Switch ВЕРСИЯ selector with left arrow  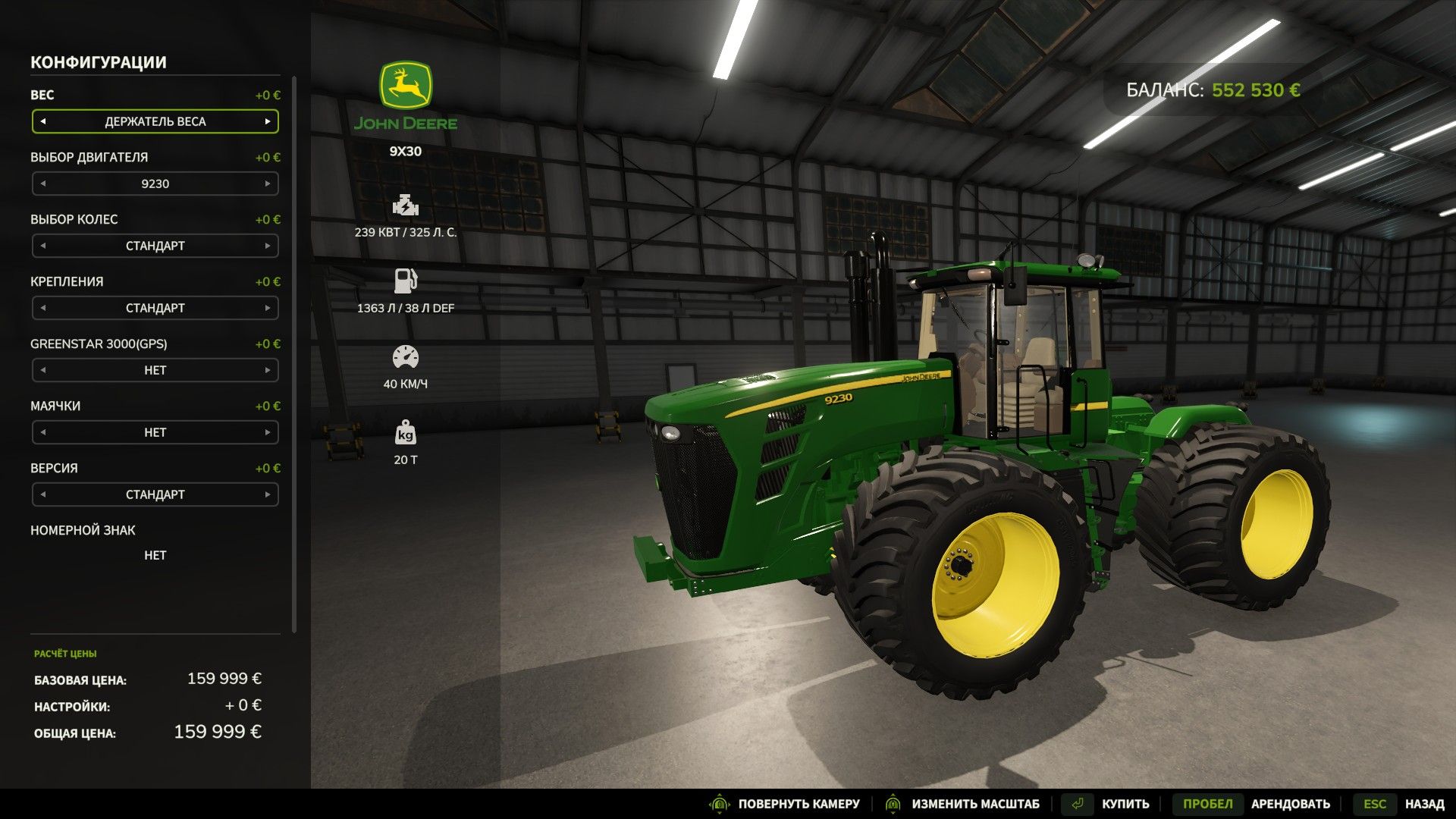pos(44,494)
